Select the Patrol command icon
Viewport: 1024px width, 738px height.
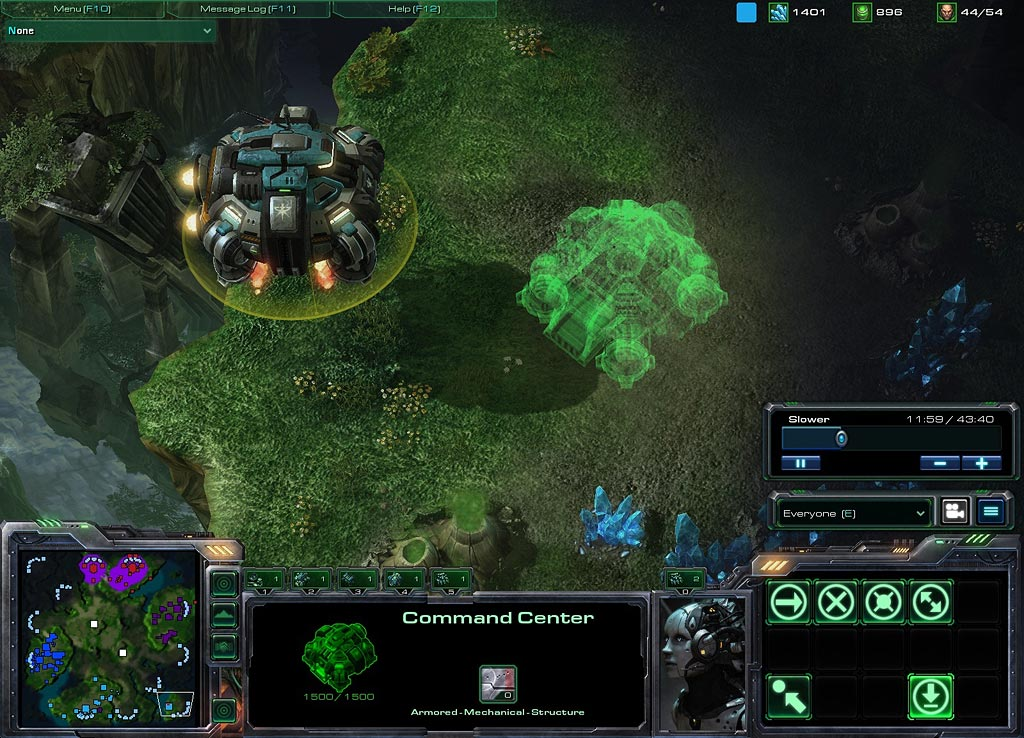point(931,602)
